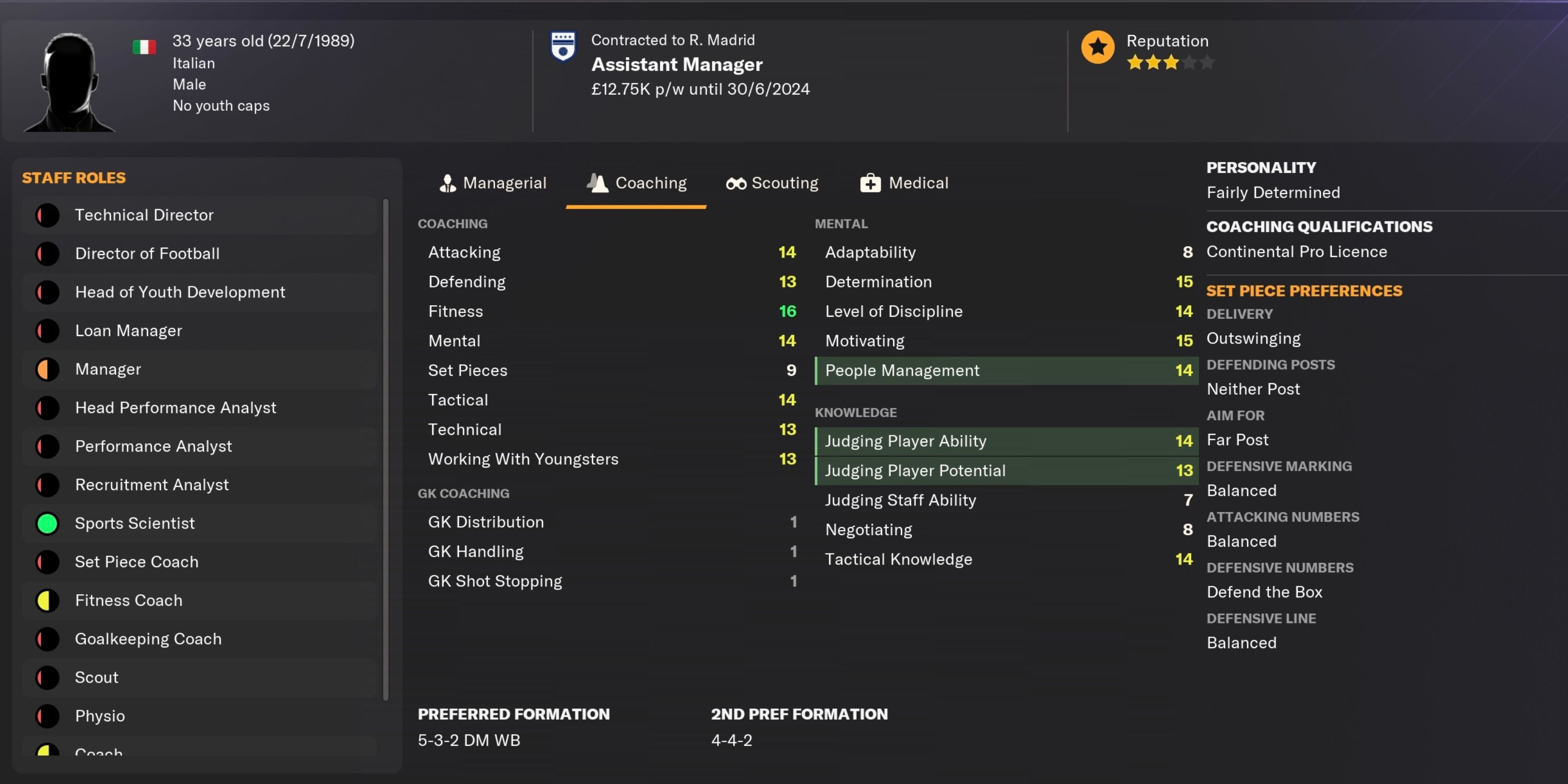Click the Scout role circle icon
The width and height of the screenshot is (1568, 784).
click(48, 677)
